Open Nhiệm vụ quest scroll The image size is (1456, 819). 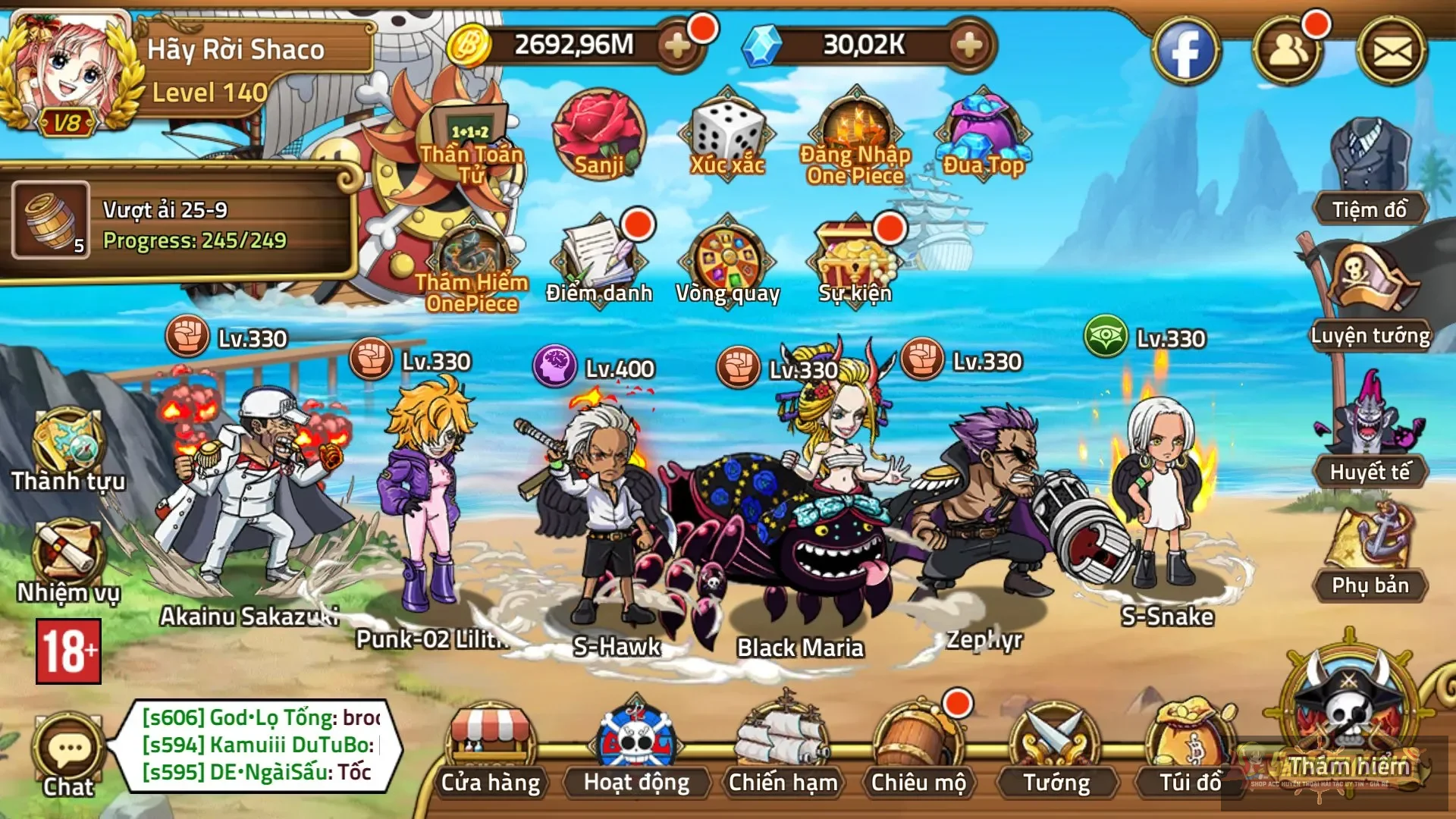click(68, 561)
